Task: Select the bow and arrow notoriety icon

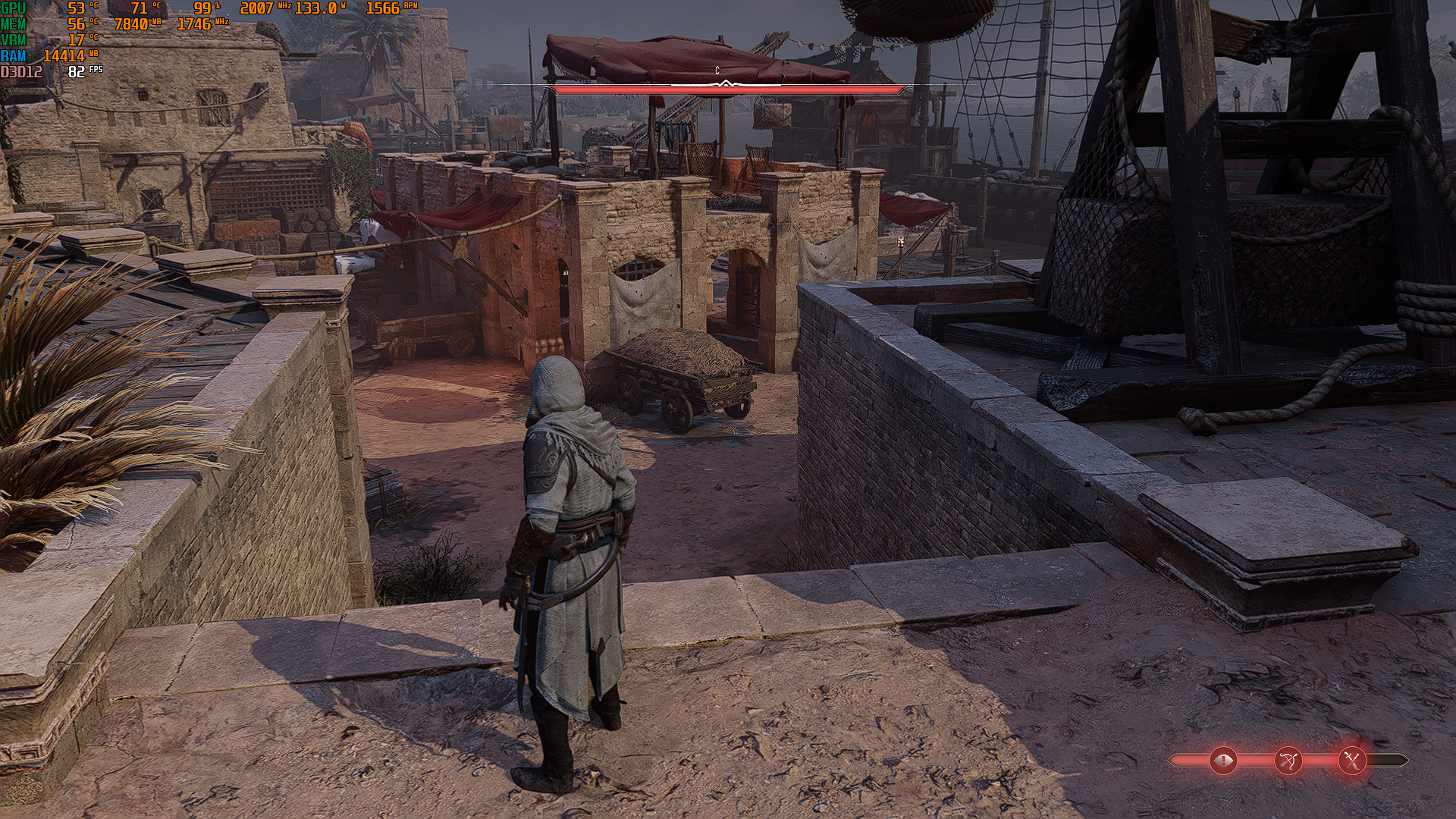Action: pos(1288,760)
